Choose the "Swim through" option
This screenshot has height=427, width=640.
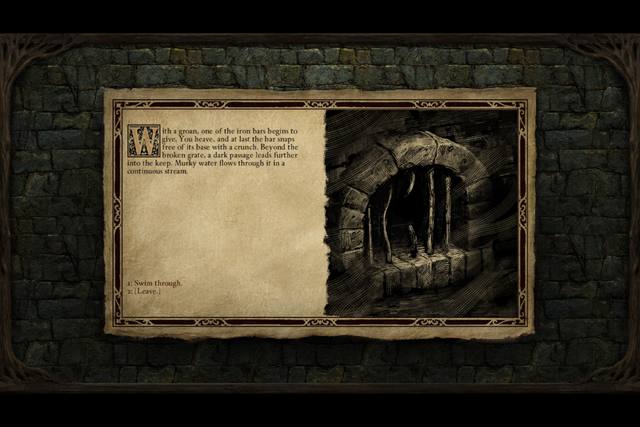(158, 283)
